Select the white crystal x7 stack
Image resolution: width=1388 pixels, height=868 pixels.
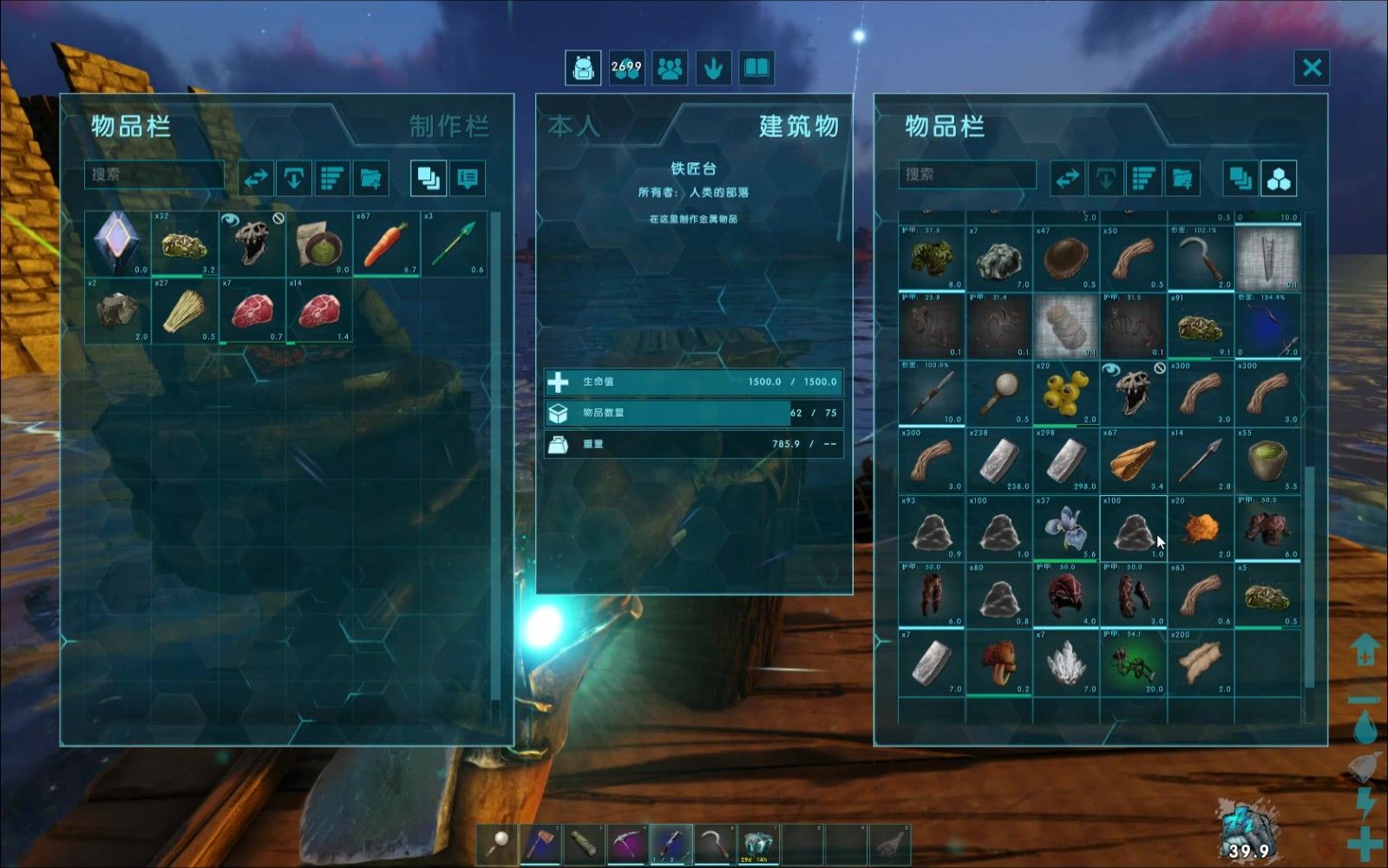click(1066, 662)
